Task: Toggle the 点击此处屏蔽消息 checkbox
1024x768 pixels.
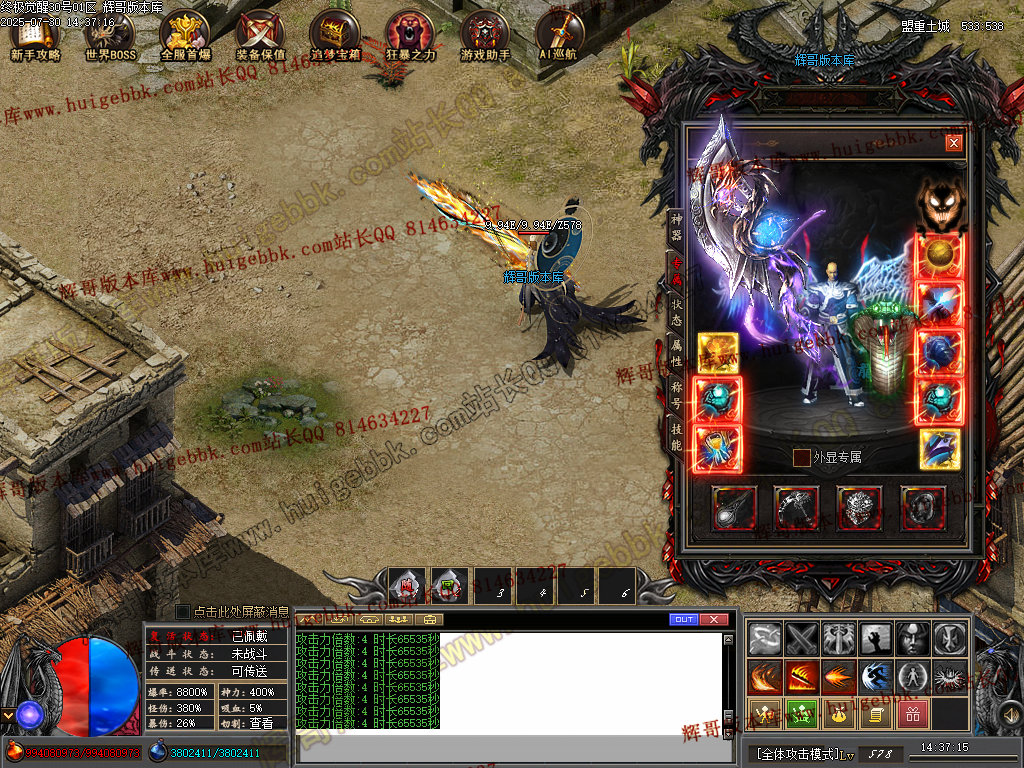Action: pos(183,611)
